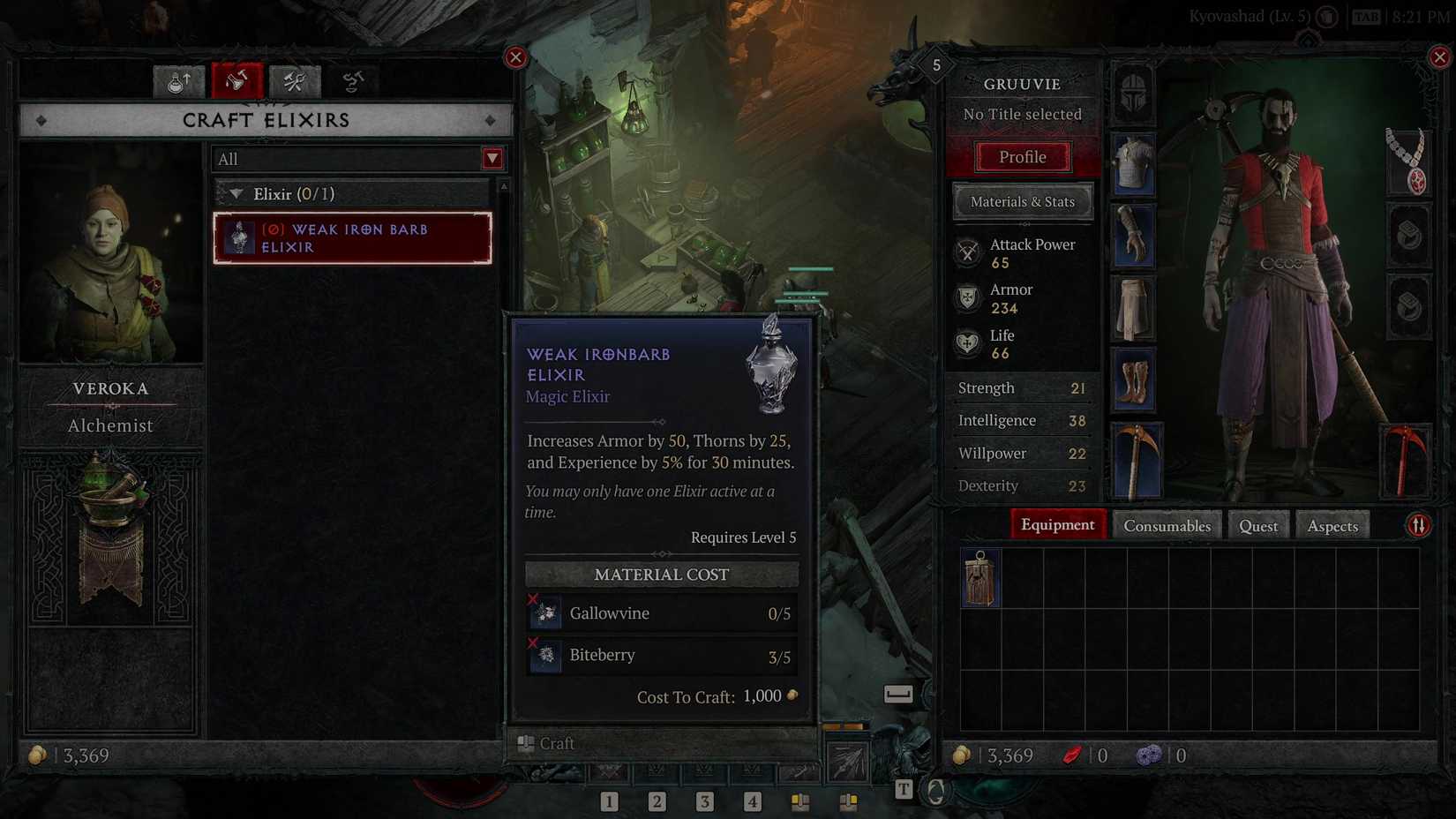1456x819 pixels.
Task: Switch to the Consumables tab
Action: 1167,524
